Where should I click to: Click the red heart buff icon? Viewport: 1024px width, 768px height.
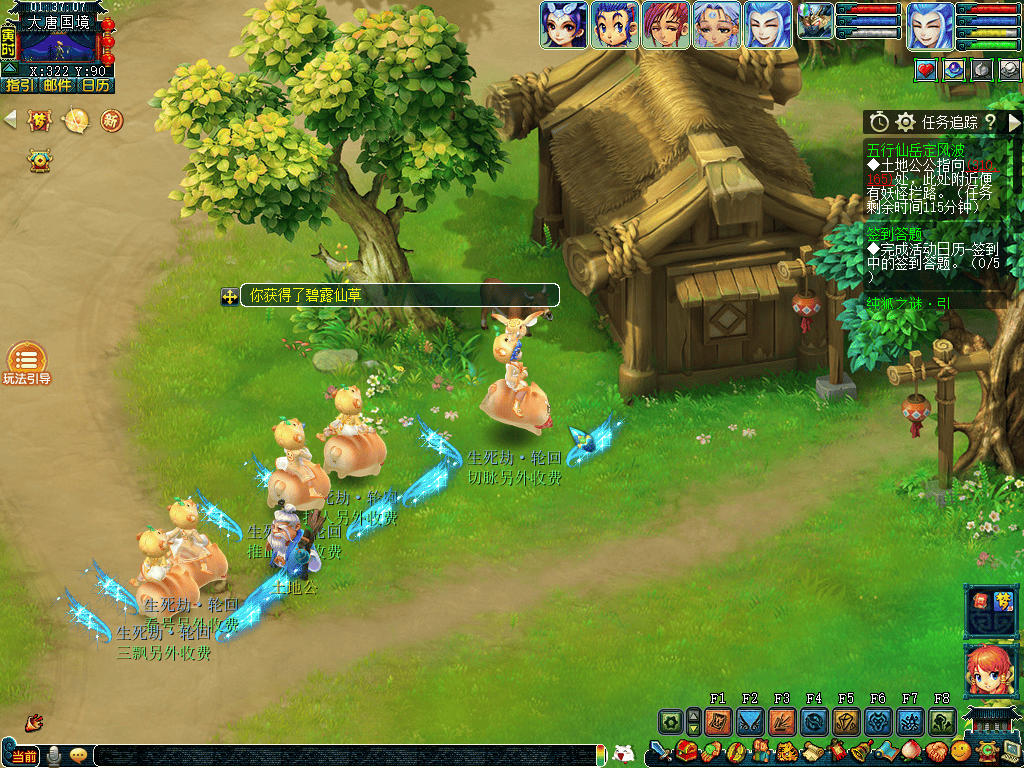point(926,69)
